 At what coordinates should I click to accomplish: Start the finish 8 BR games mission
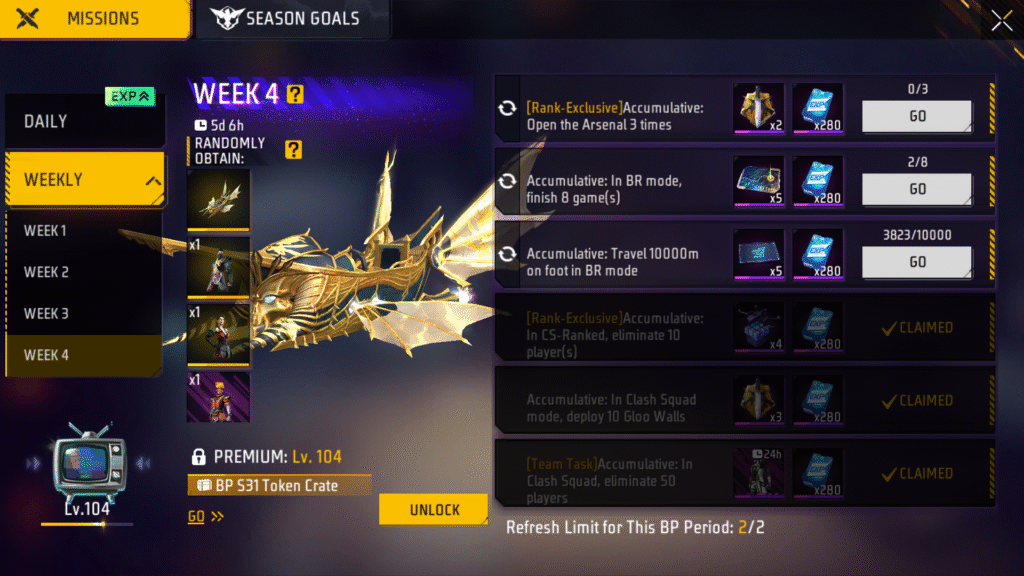pyautogui.click(x=917, y=189)
